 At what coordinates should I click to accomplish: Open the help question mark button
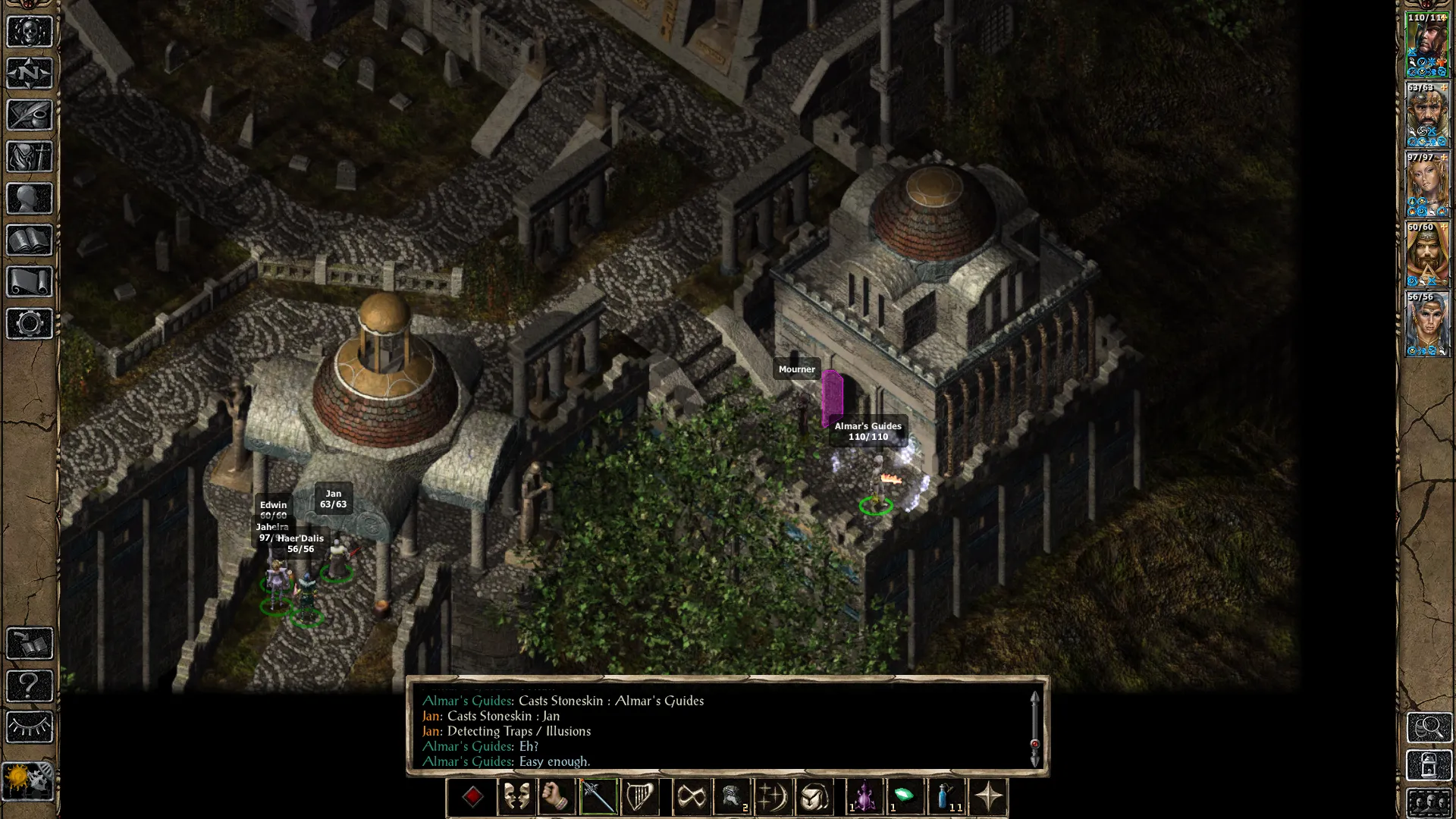(x=30, y=686)
